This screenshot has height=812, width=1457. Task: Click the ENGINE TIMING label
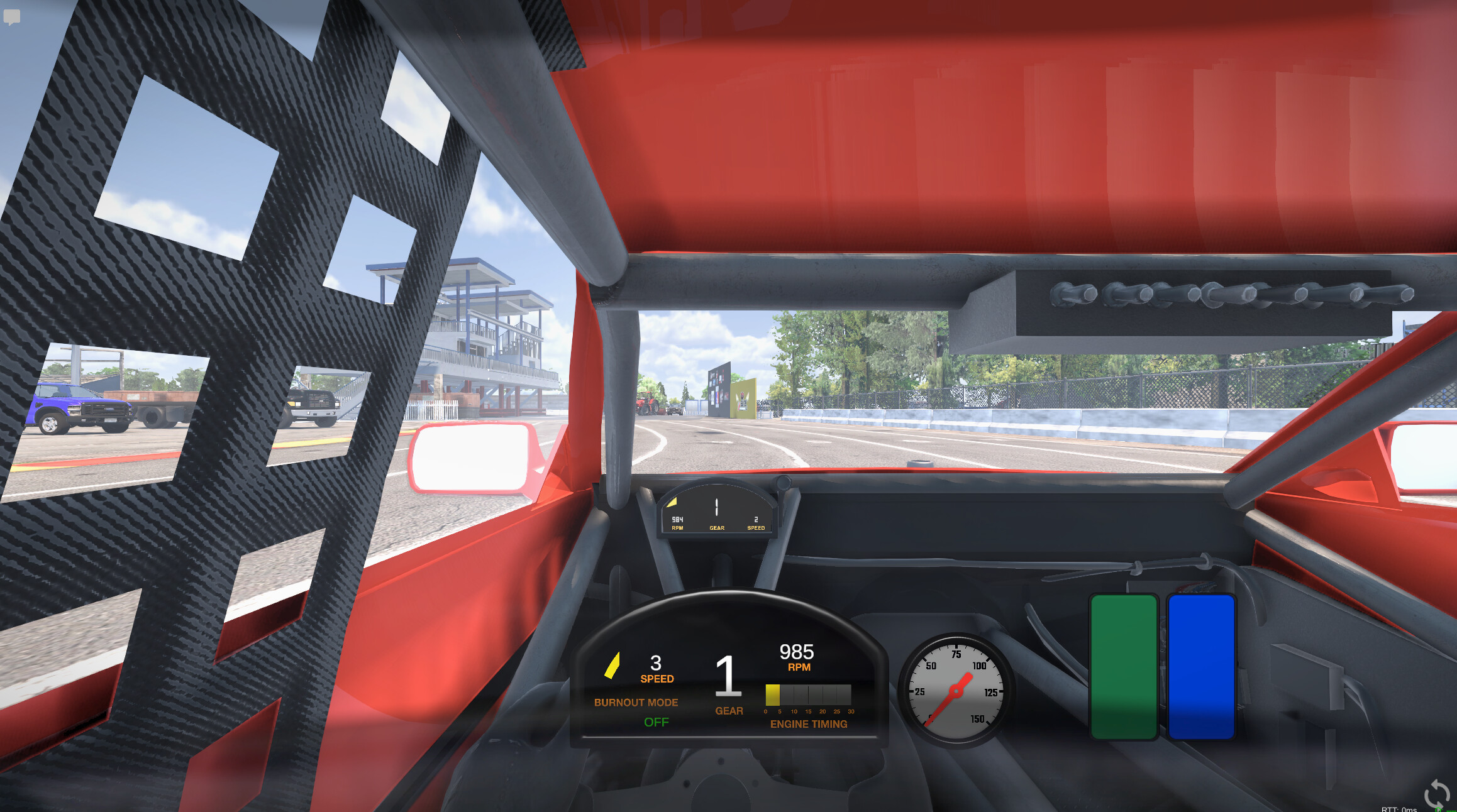[x=809, y=724]
